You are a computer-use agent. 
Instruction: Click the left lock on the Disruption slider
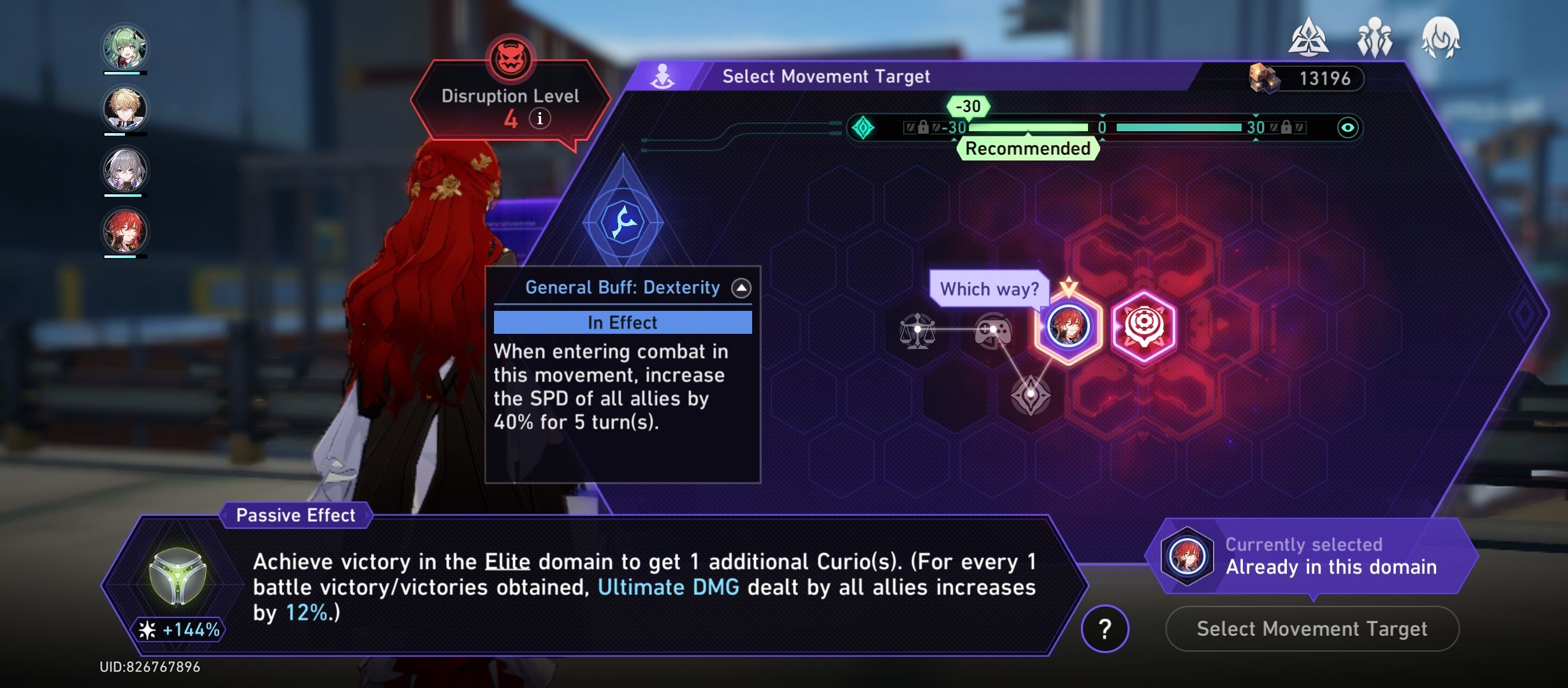point(922,127)
